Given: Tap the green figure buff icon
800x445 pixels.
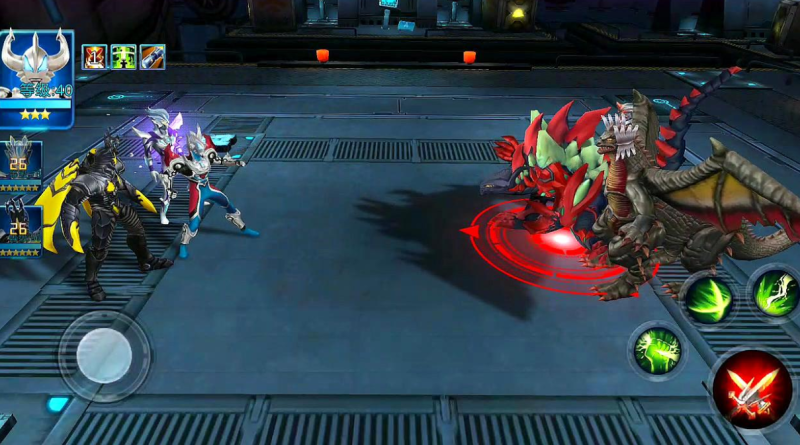Looking at the screenshot, I should pyautogui.click(x=123, y=57).
